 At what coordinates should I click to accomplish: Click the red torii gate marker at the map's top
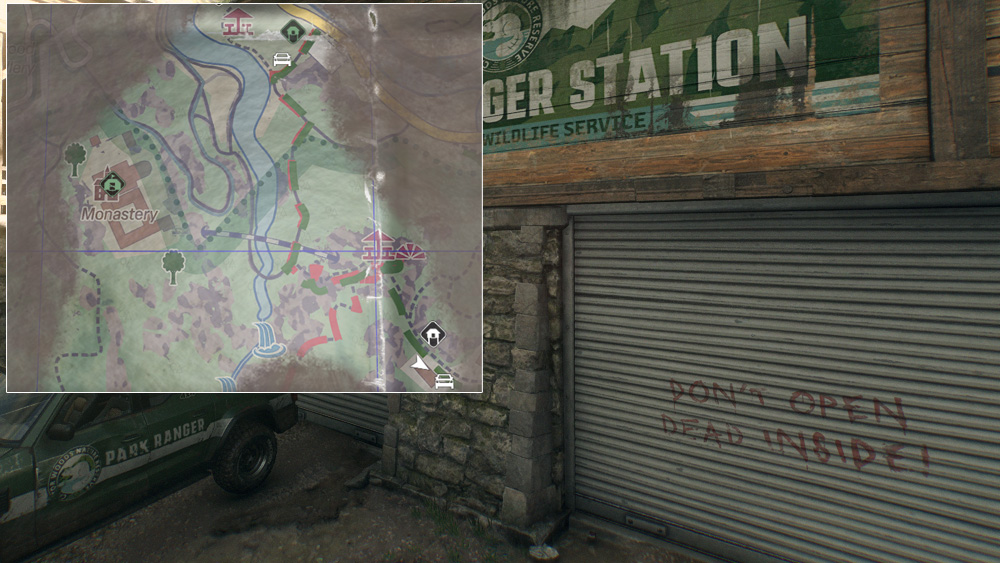point(238,21)
